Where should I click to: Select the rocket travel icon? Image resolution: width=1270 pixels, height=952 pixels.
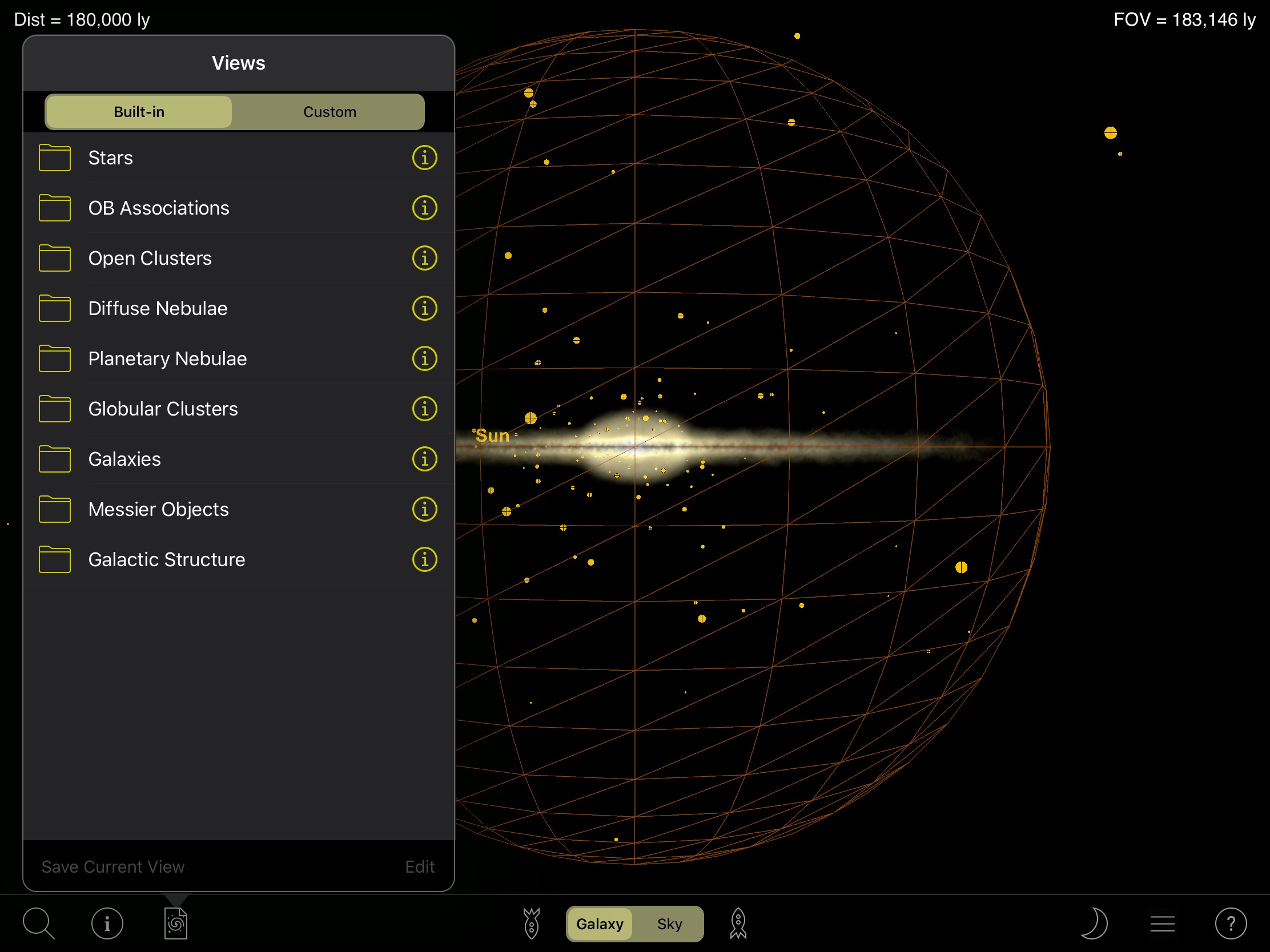pos(738,923)
